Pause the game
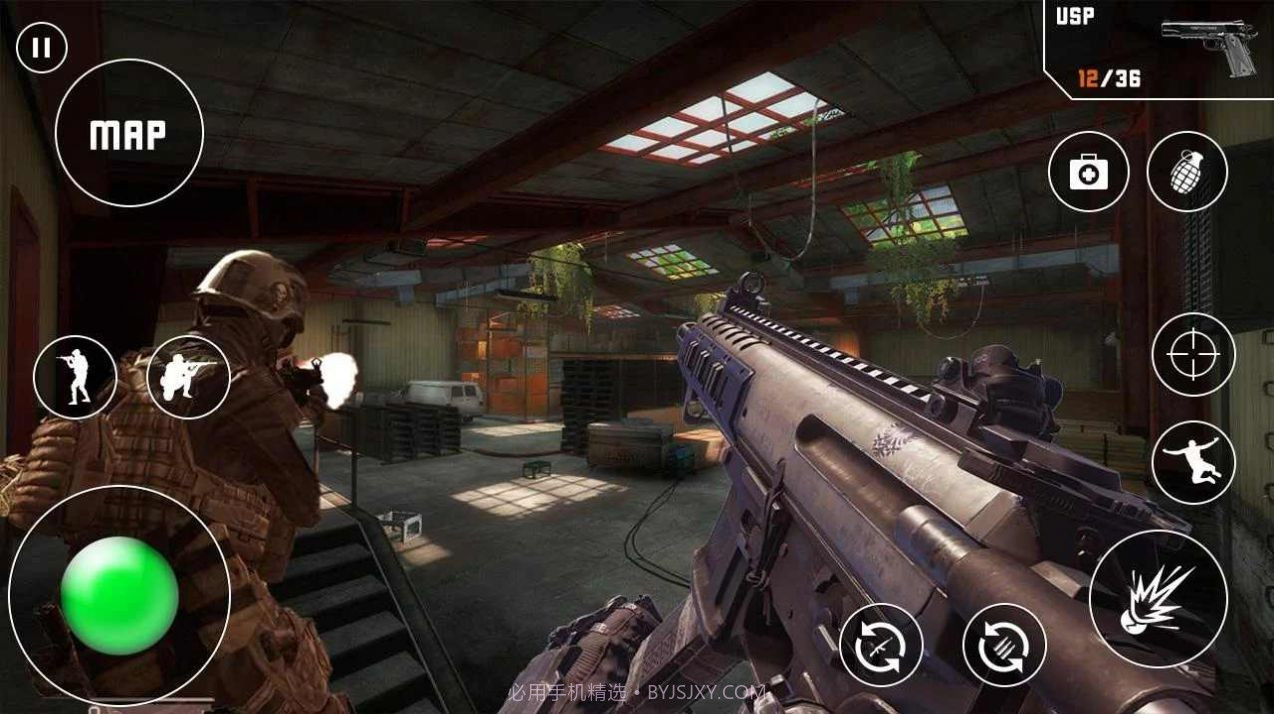Image resolution: width=1274 pixels, height=714 pixels. coord(41,48)
